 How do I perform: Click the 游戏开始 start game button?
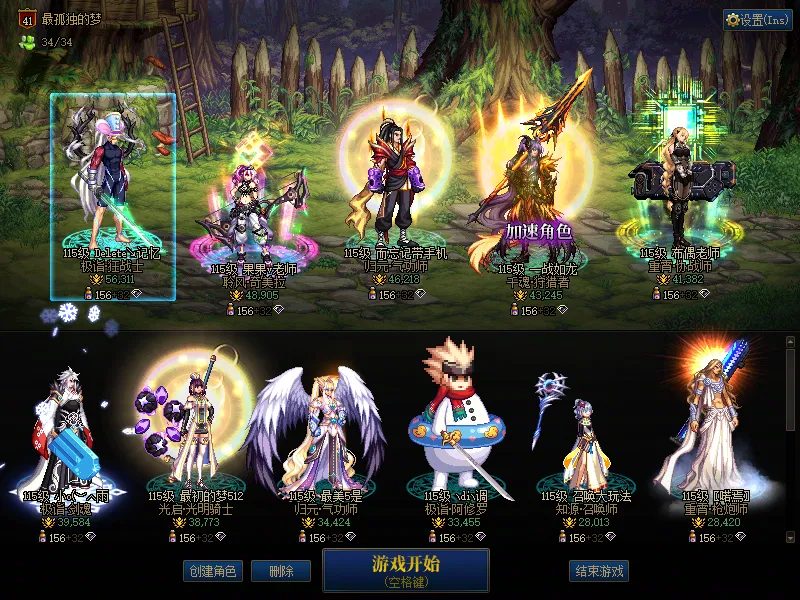(x=405, y=570)
